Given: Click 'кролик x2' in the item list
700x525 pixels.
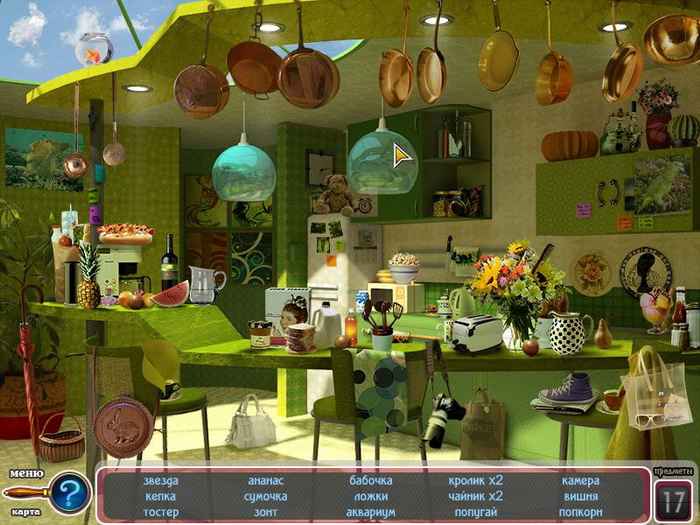Looking at the screenshot, I should point(475,480).
